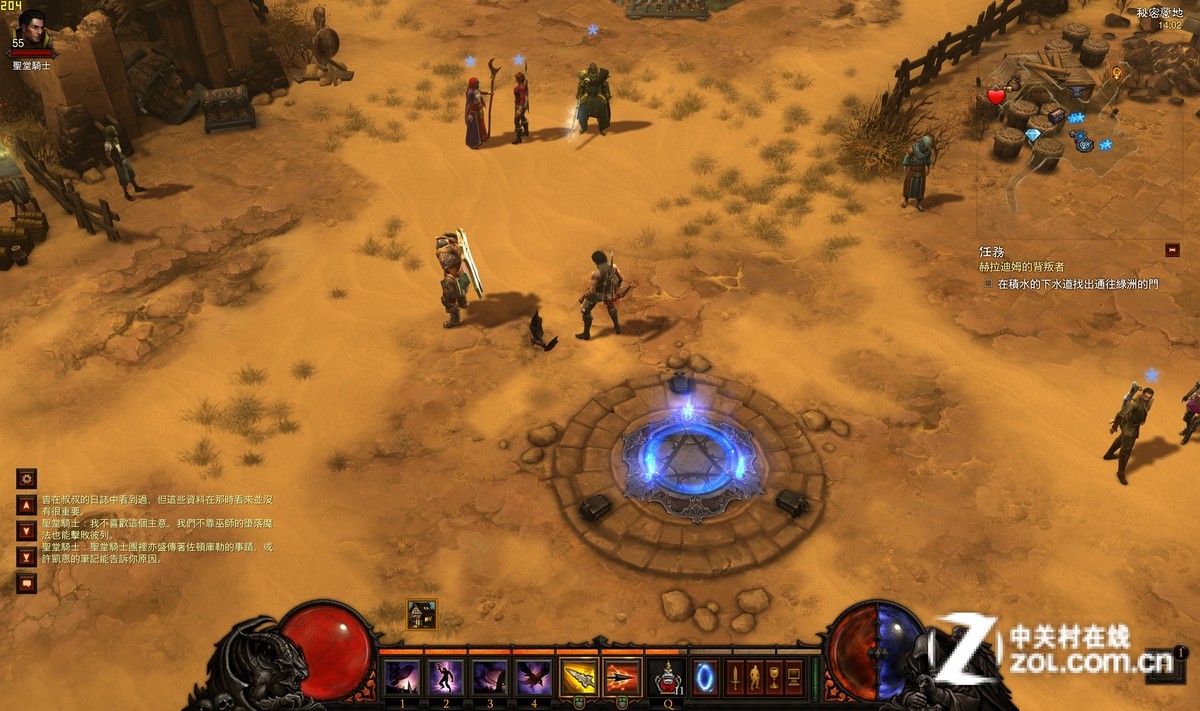
Task: Select the golden arrowhead primary attack
Action: (579, 678)
